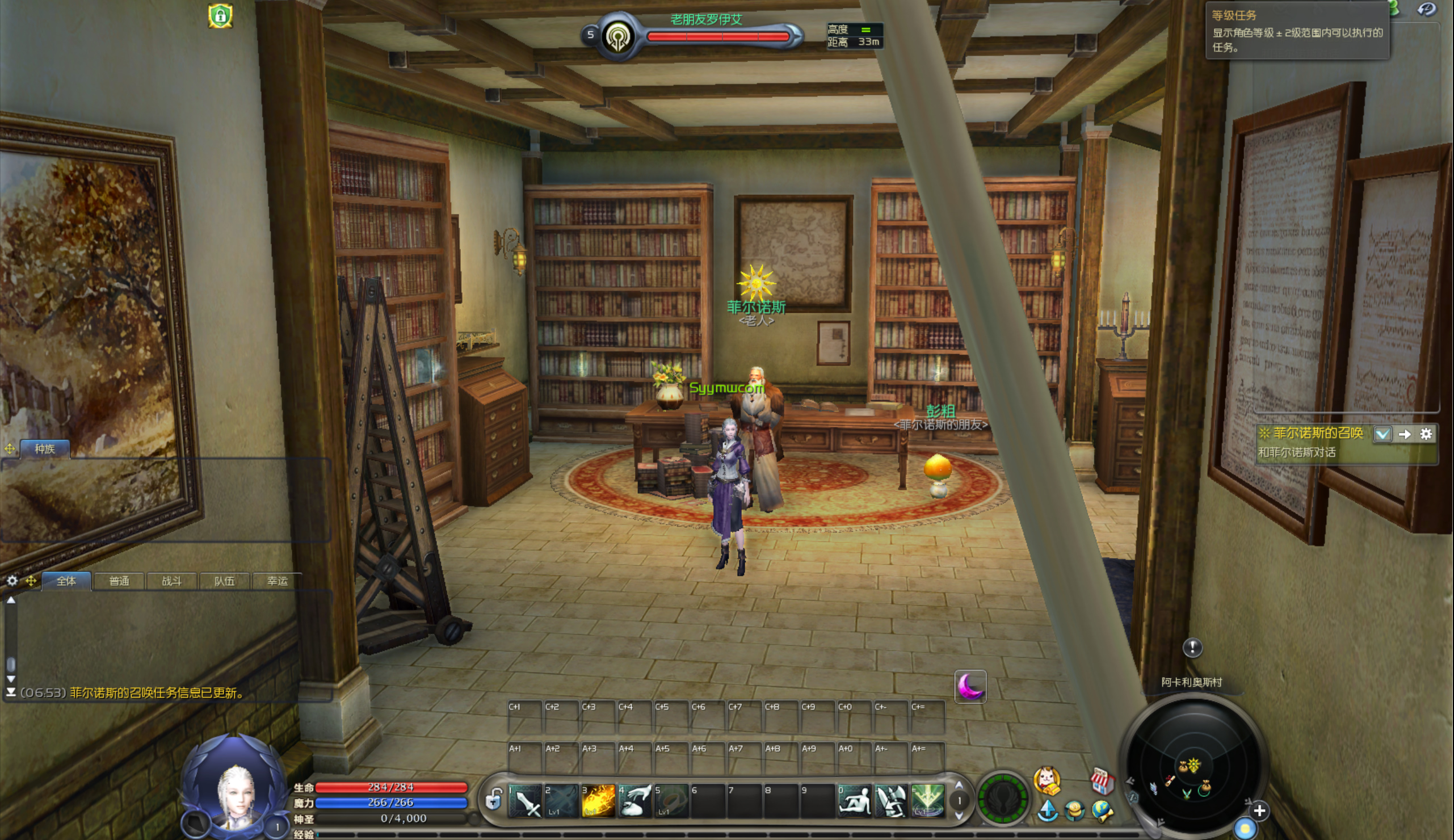Switch to the 全体 chat tab
Screen dimensions: 1454x840
(x=66, y=581)
